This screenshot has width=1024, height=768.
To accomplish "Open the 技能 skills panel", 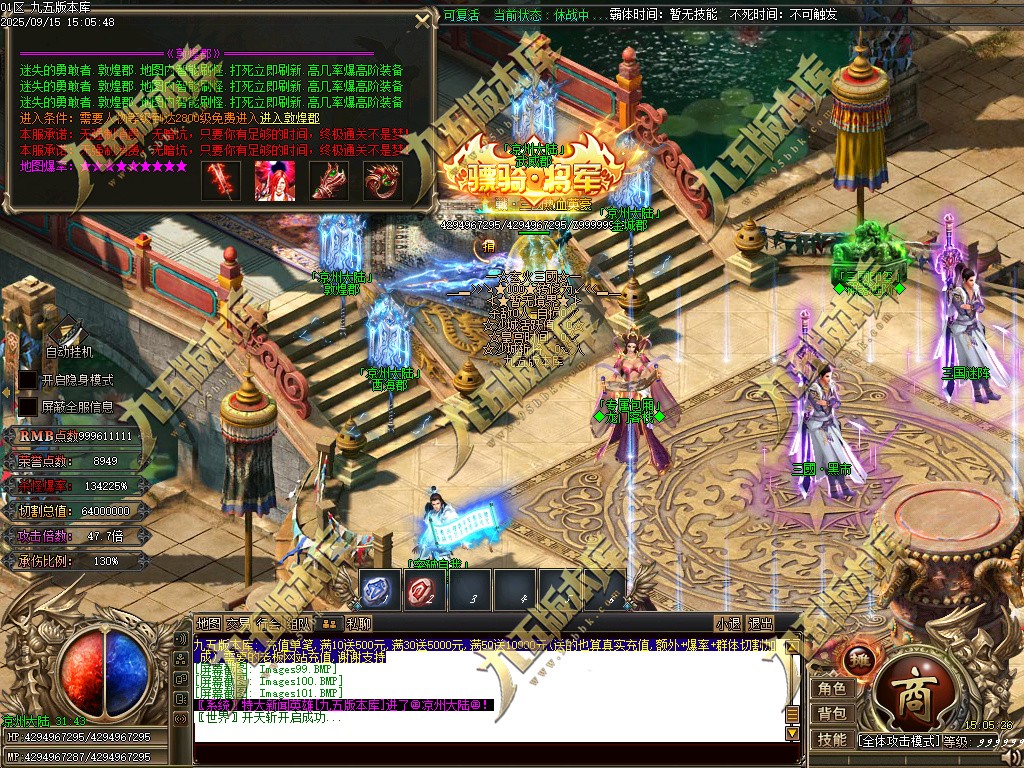I will [832, 740].
